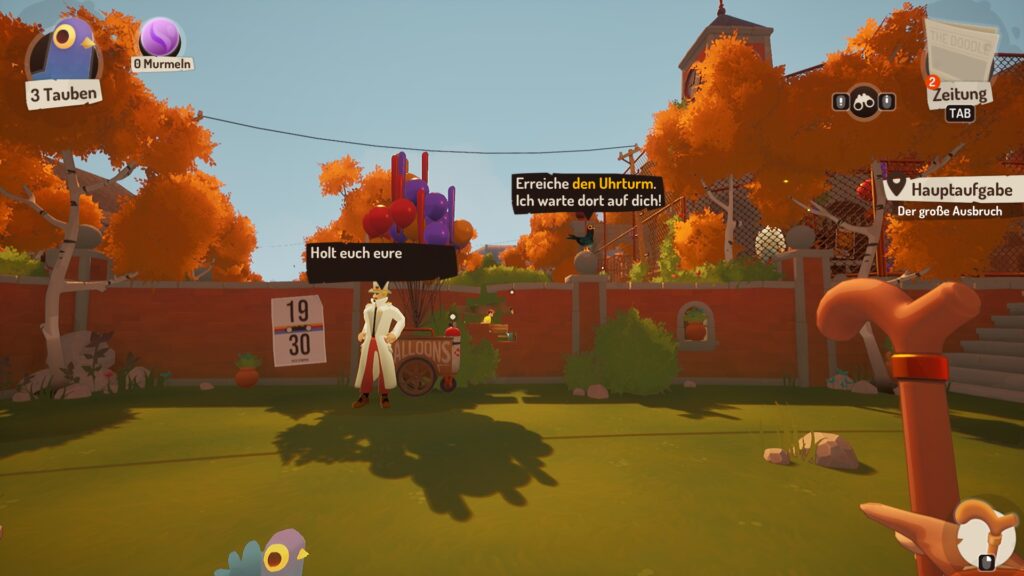Open the Hauptaufgabe quest tracker
The image size is (1024, 576).
coord(950,189)
